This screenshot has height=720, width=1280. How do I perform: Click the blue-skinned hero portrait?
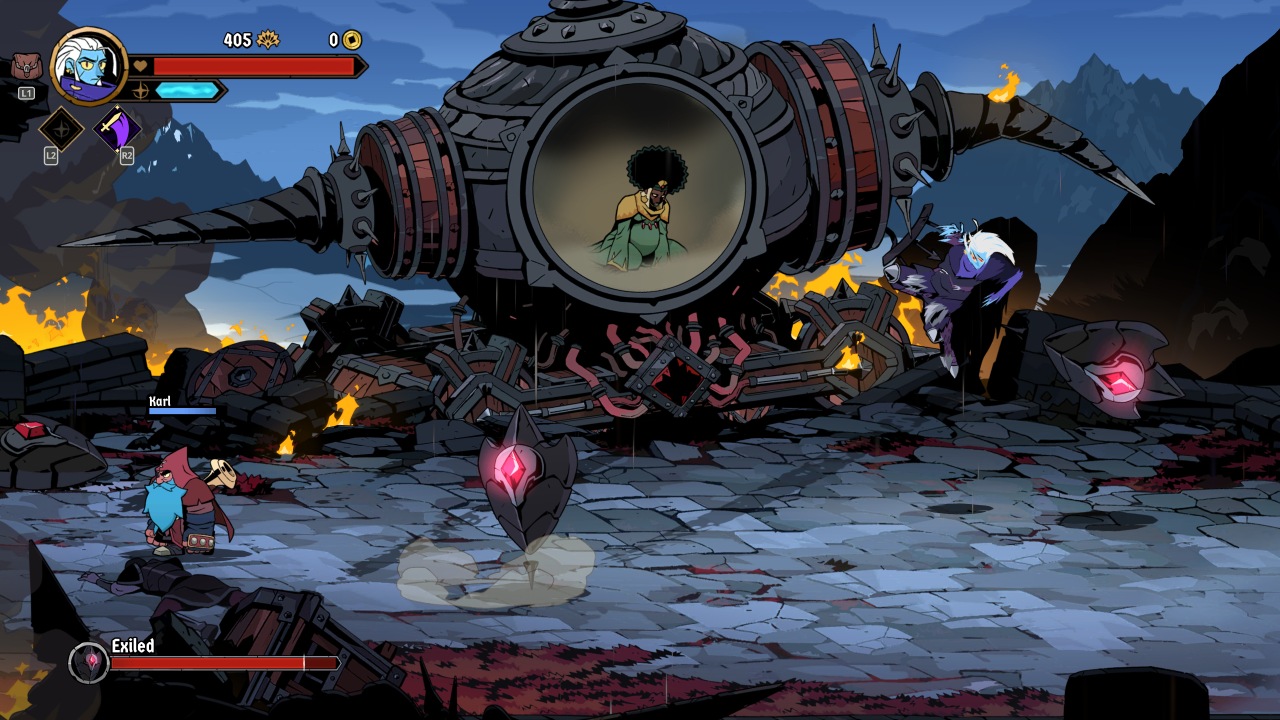tap(89, 66)
